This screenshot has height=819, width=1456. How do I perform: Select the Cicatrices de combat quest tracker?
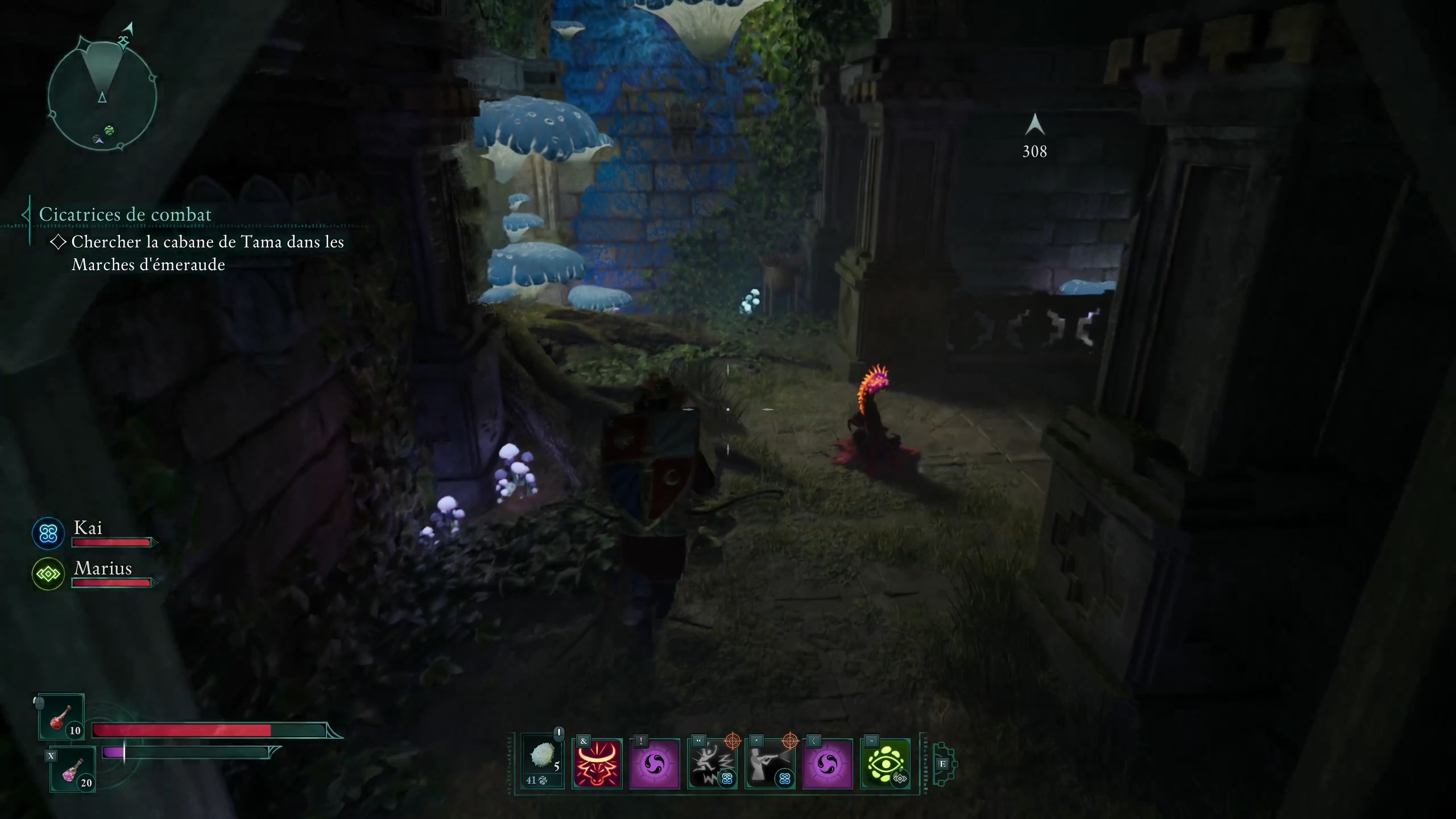coord(125,214)
